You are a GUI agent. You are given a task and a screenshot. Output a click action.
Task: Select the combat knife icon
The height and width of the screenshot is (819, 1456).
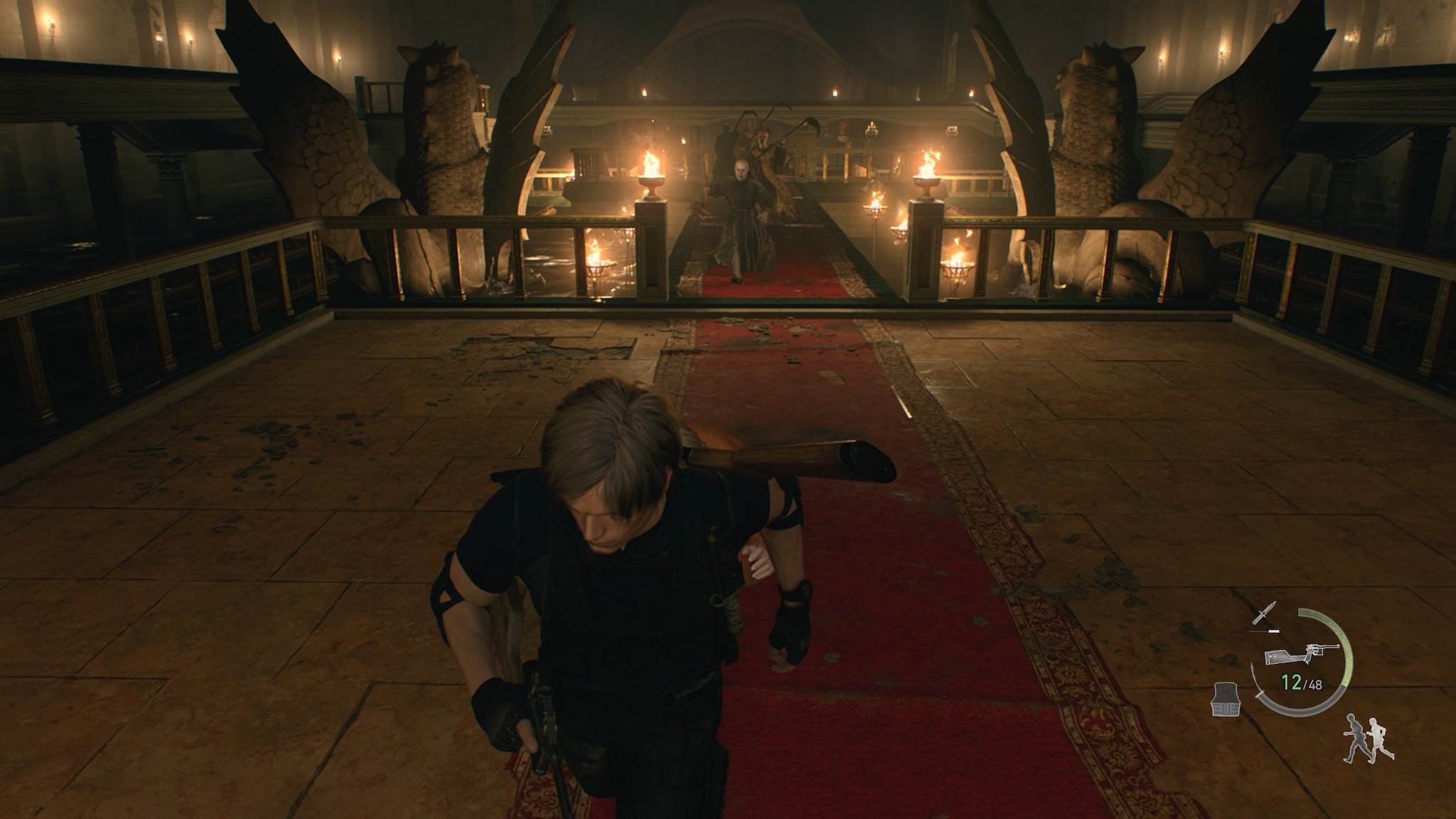pyautogui.click(x=1266, y=614)
